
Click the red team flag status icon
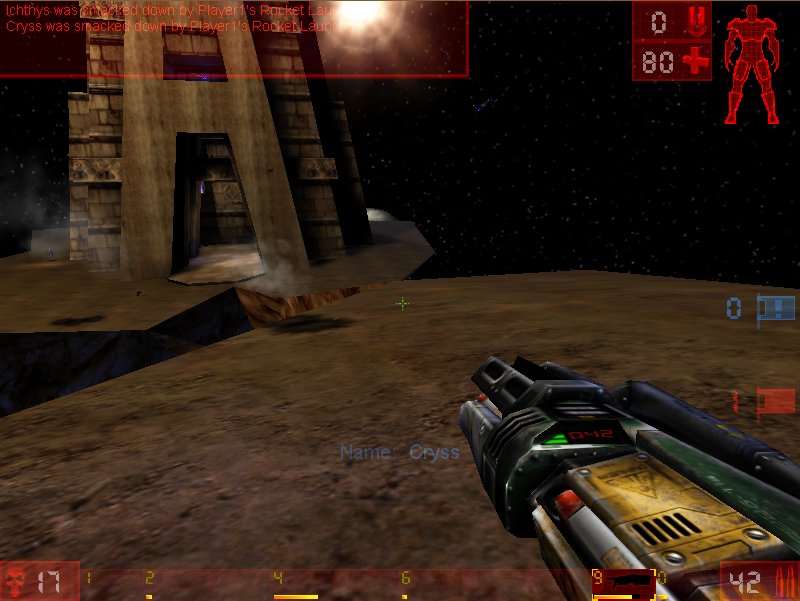tap(776, 401)
